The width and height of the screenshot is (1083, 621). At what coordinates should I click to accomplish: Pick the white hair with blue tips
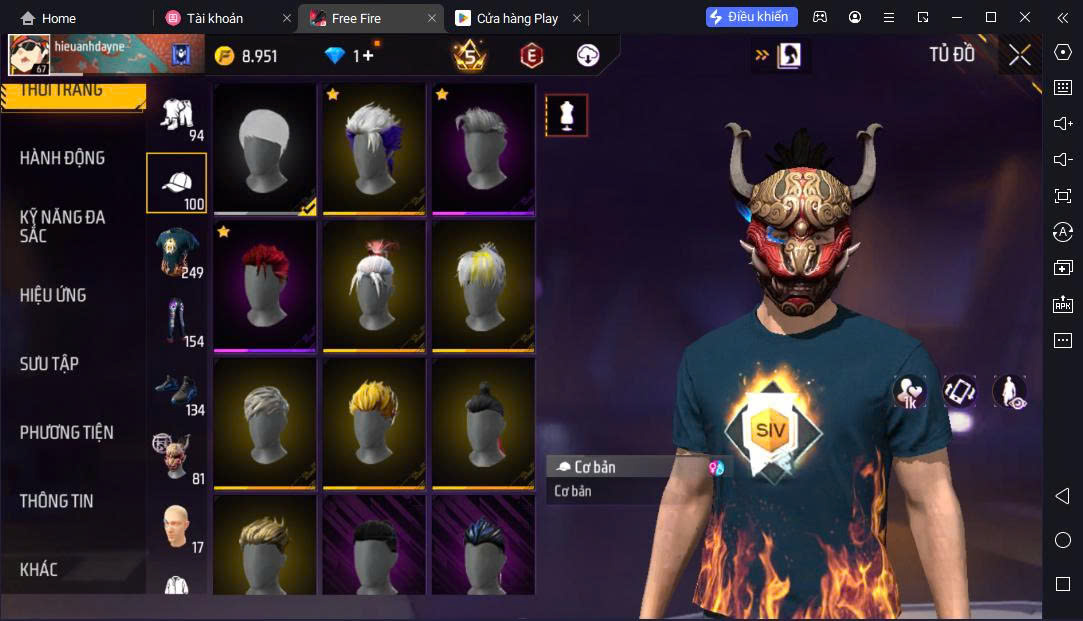374,148
